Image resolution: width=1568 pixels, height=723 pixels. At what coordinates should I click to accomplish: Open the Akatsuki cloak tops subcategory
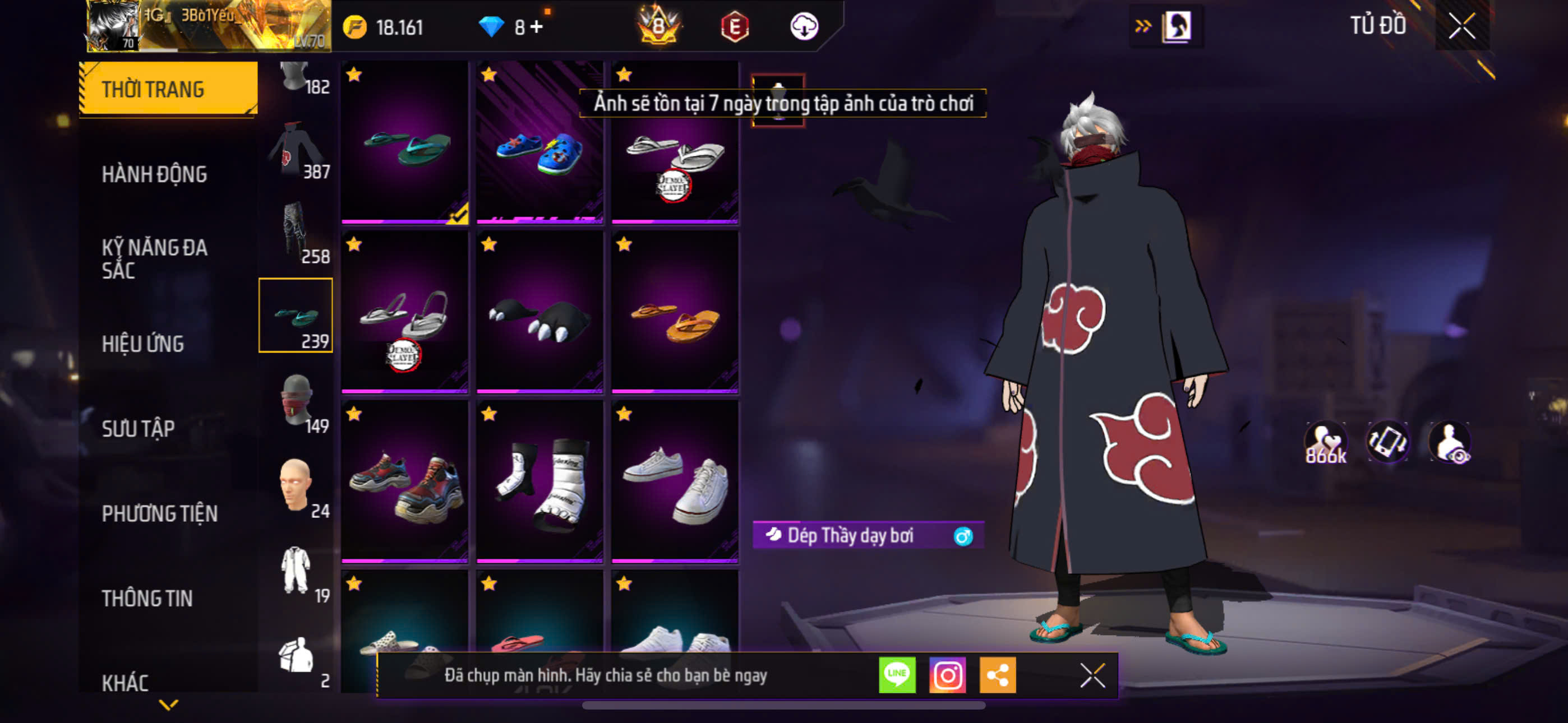pyautogui.click(x=297, y=151)
